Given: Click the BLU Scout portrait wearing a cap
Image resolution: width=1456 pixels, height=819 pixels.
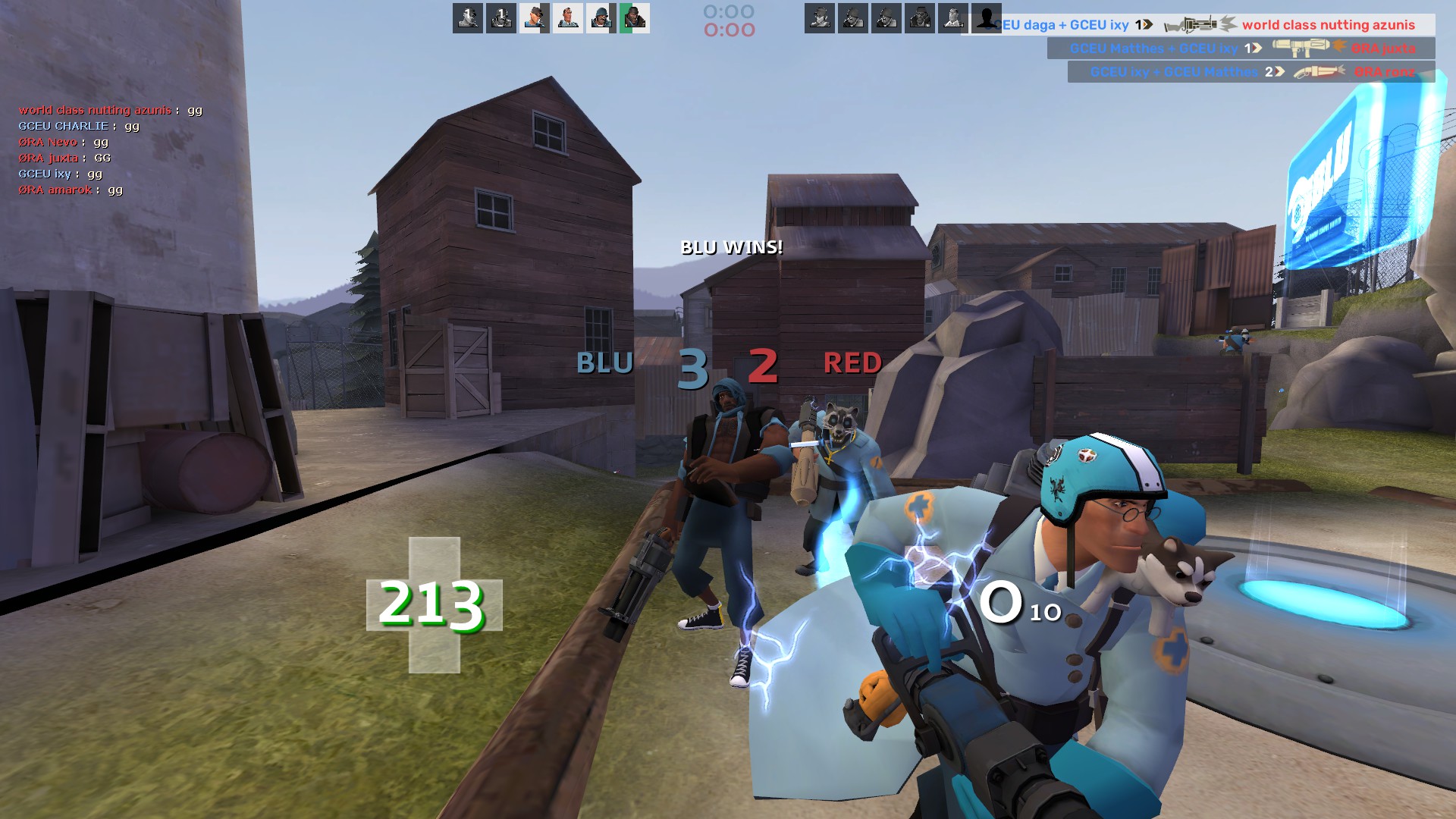Looking at the screenshot, I should [535, 17].
